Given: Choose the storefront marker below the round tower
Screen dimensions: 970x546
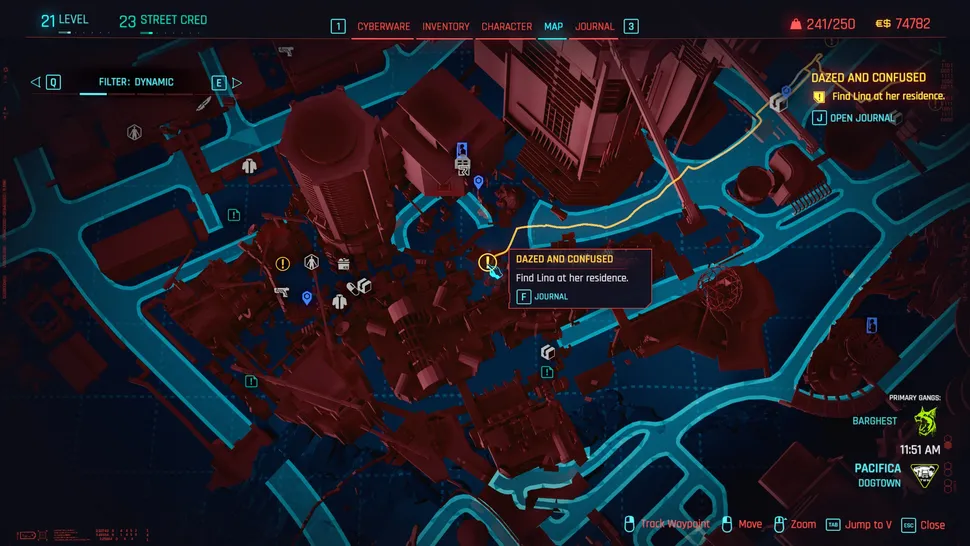Looking at the screenshot, I should [x=344, y=264].
